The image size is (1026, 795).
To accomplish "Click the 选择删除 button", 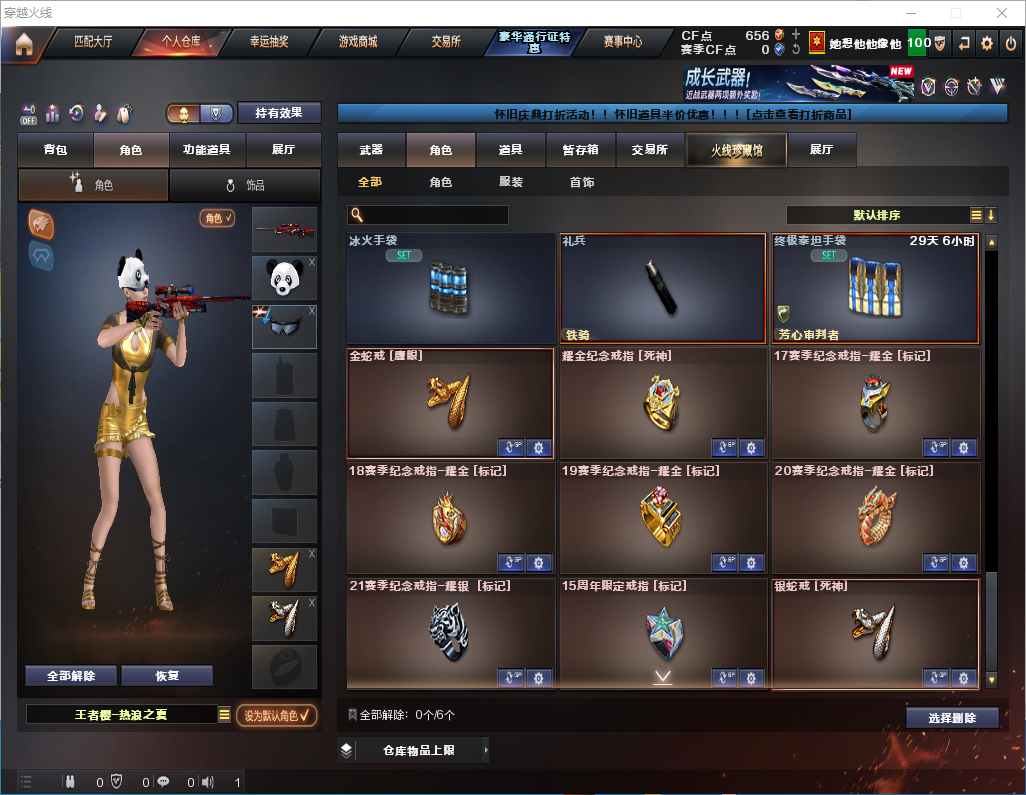I will 951,718.
